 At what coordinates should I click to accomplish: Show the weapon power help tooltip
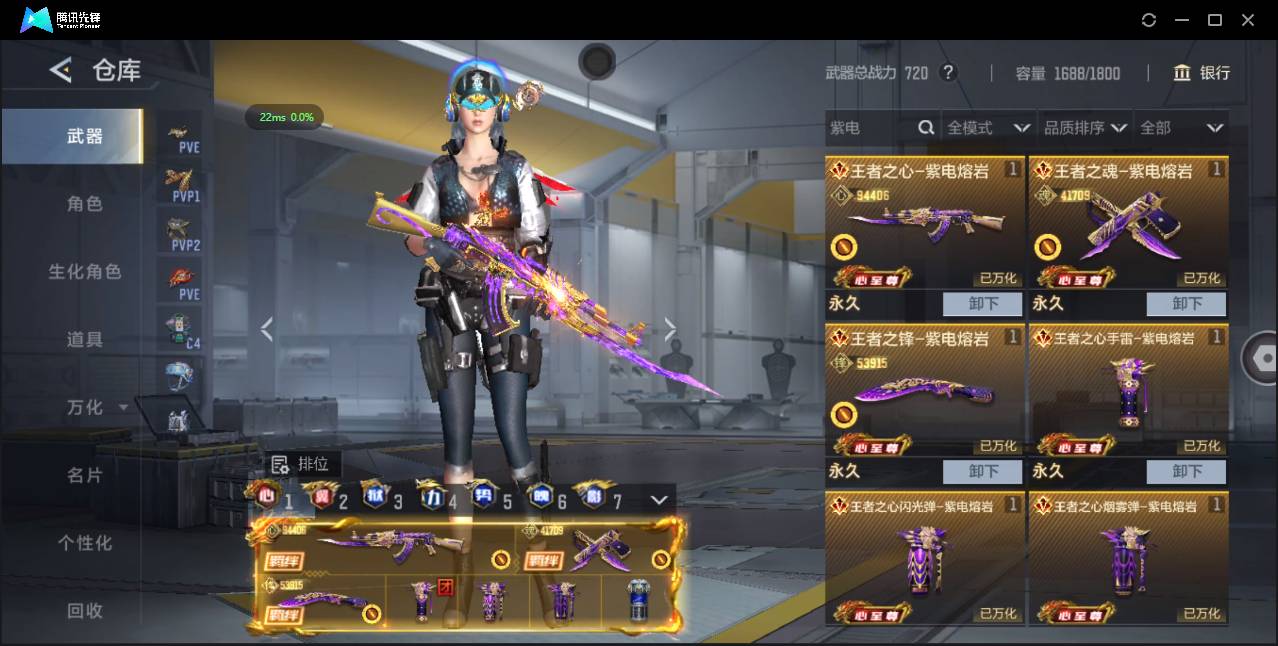[949, 73]
